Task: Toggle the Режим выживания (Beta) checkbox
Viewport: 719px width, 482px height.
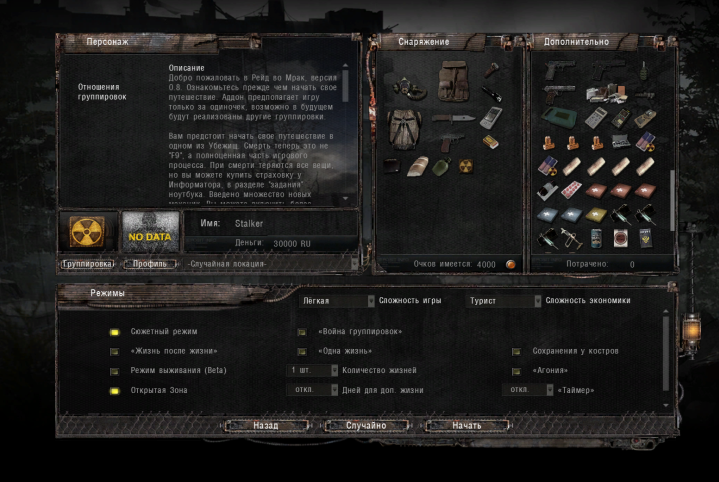Action: (x=115, y=371)
